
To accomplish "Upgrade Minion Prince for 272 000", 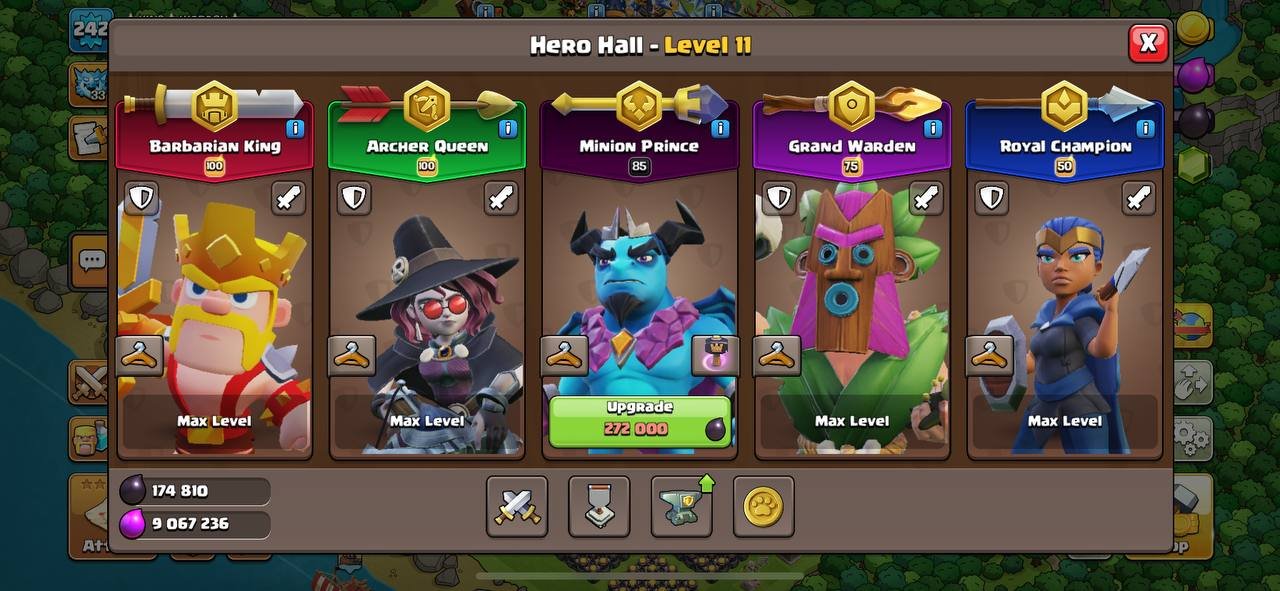I will 640,420.
